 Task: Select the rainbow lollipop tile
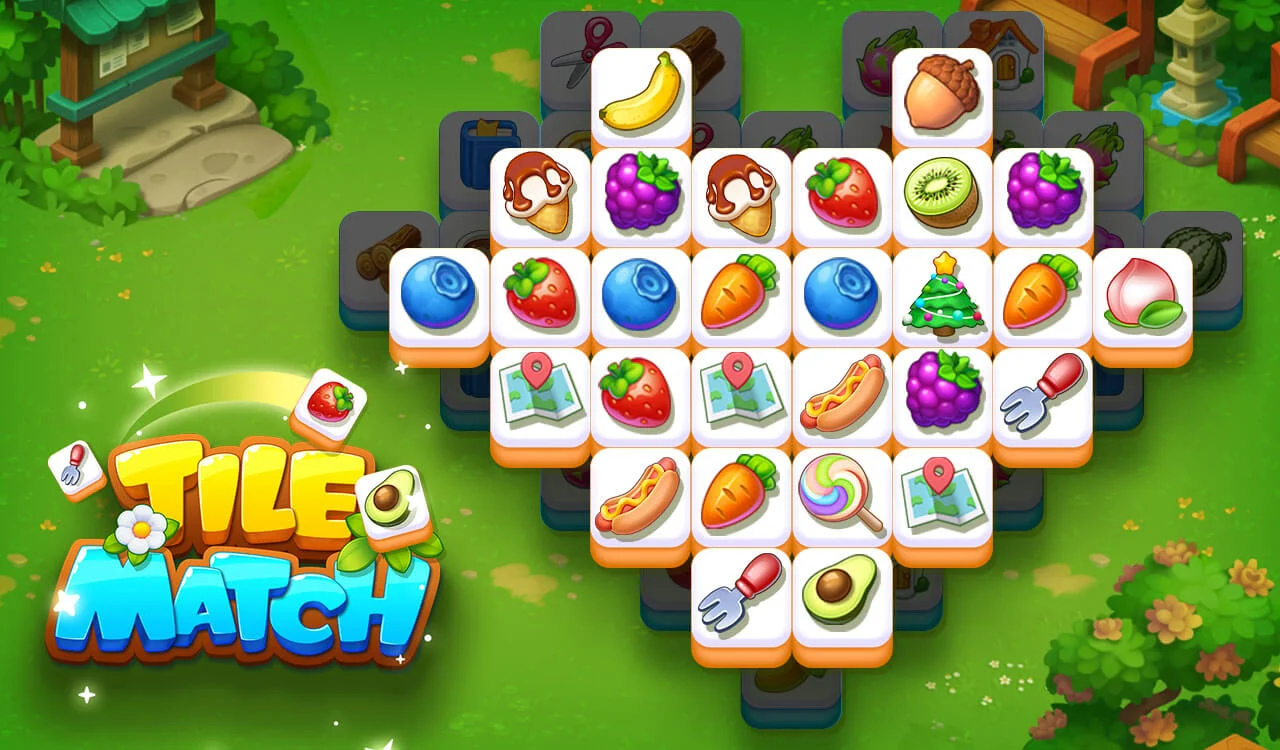[841, 493]
